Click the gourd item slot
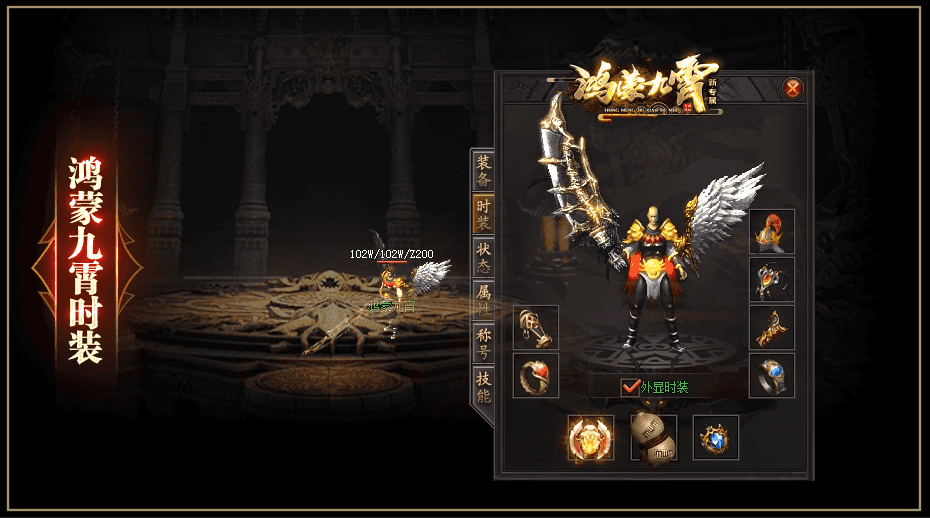The height and width of the screenshot is (518, 930). coord(653,438)
